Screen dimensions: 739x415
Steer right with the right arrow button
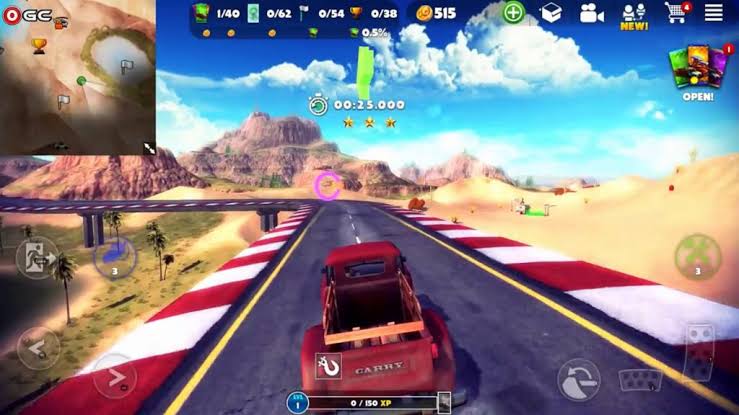pyautogui.click(x=114, y=377)
